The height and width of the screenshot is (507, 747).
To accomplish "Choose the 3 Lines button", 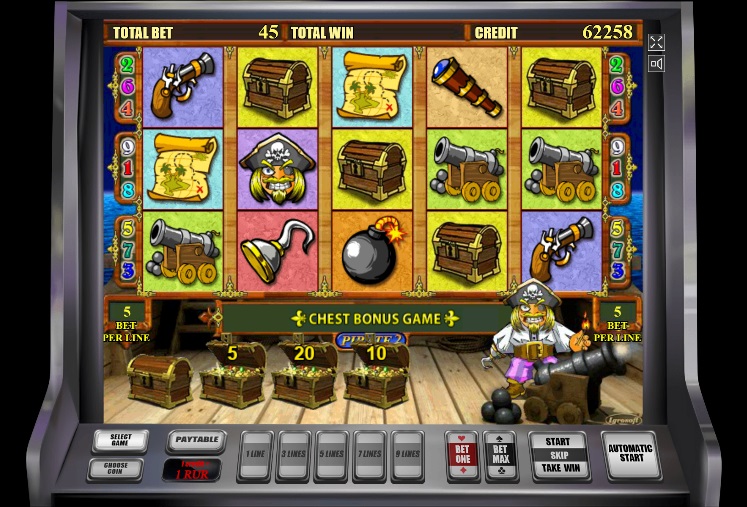I will pyautogui.click(x=293, y=455).
